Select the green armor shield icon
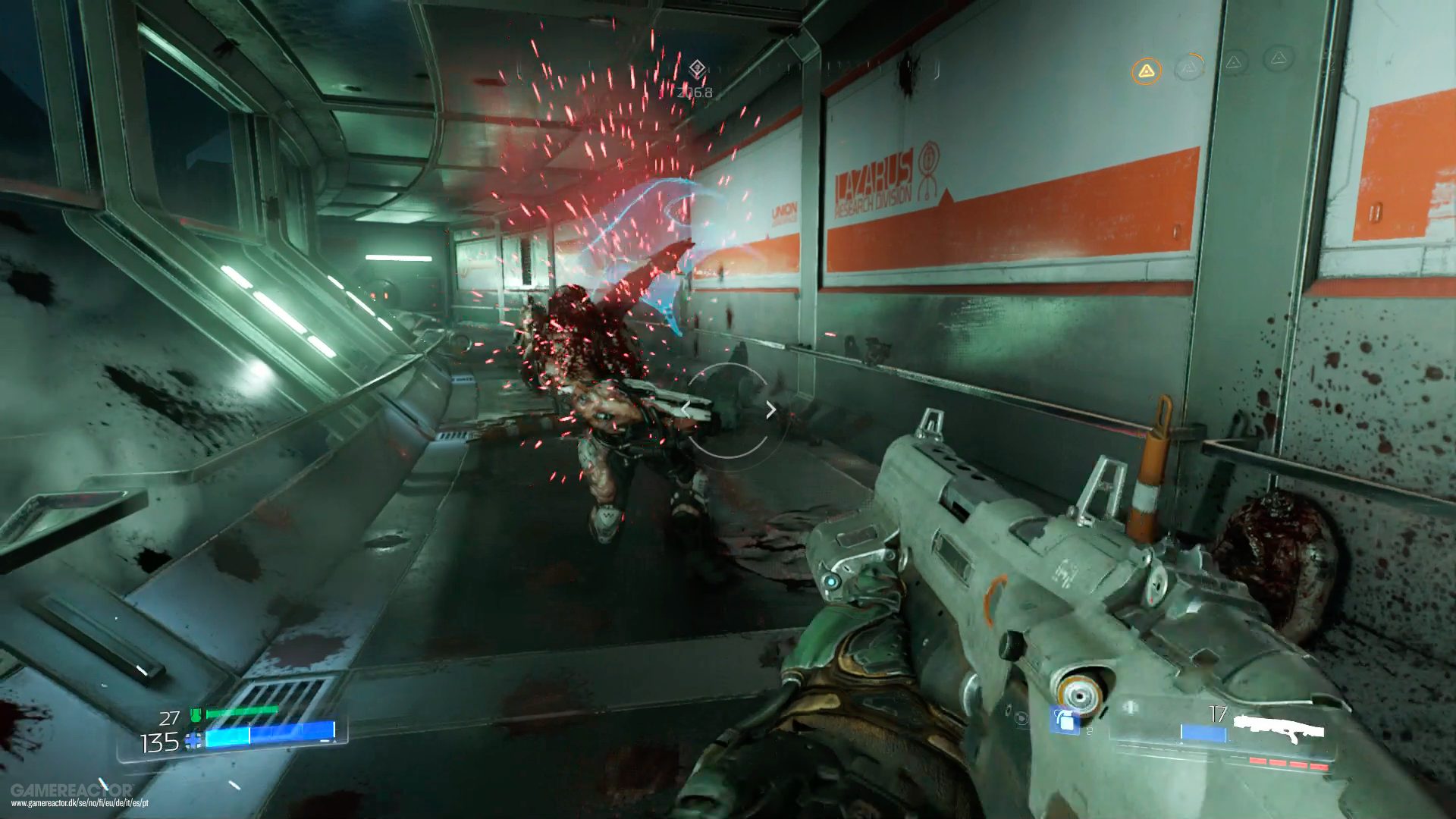1456x819 pixels. tap(196, 714)
